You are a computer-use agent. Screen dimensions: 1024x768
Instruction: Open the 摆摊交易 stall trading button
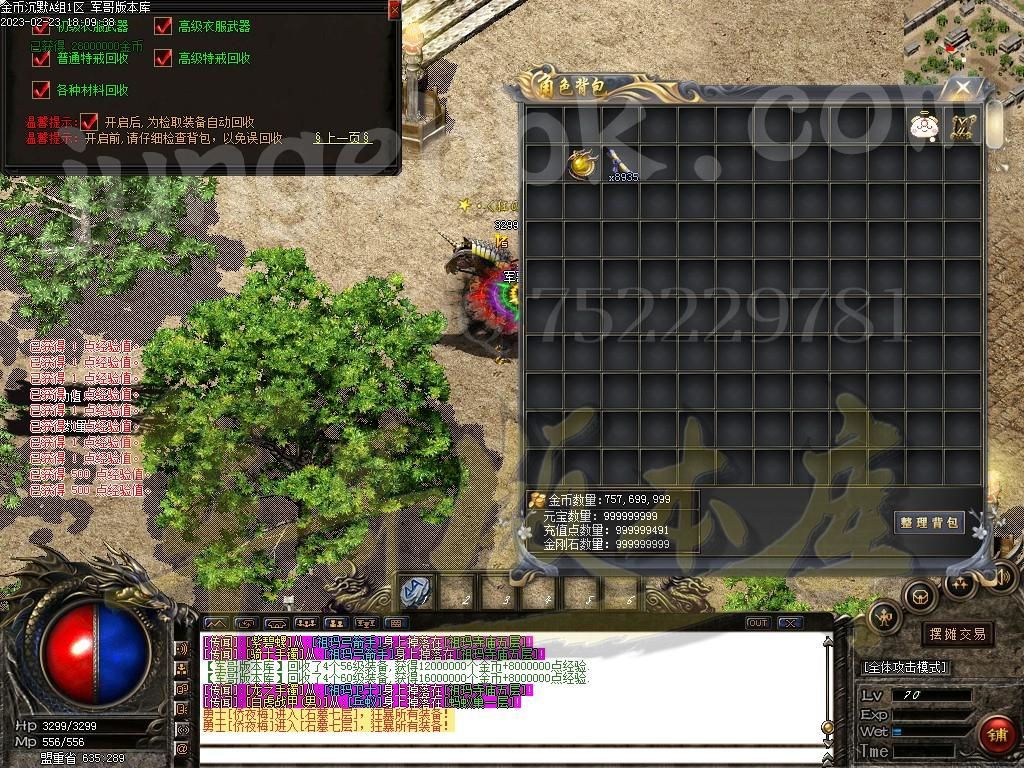pyautogui.click(x=957, y=634)
